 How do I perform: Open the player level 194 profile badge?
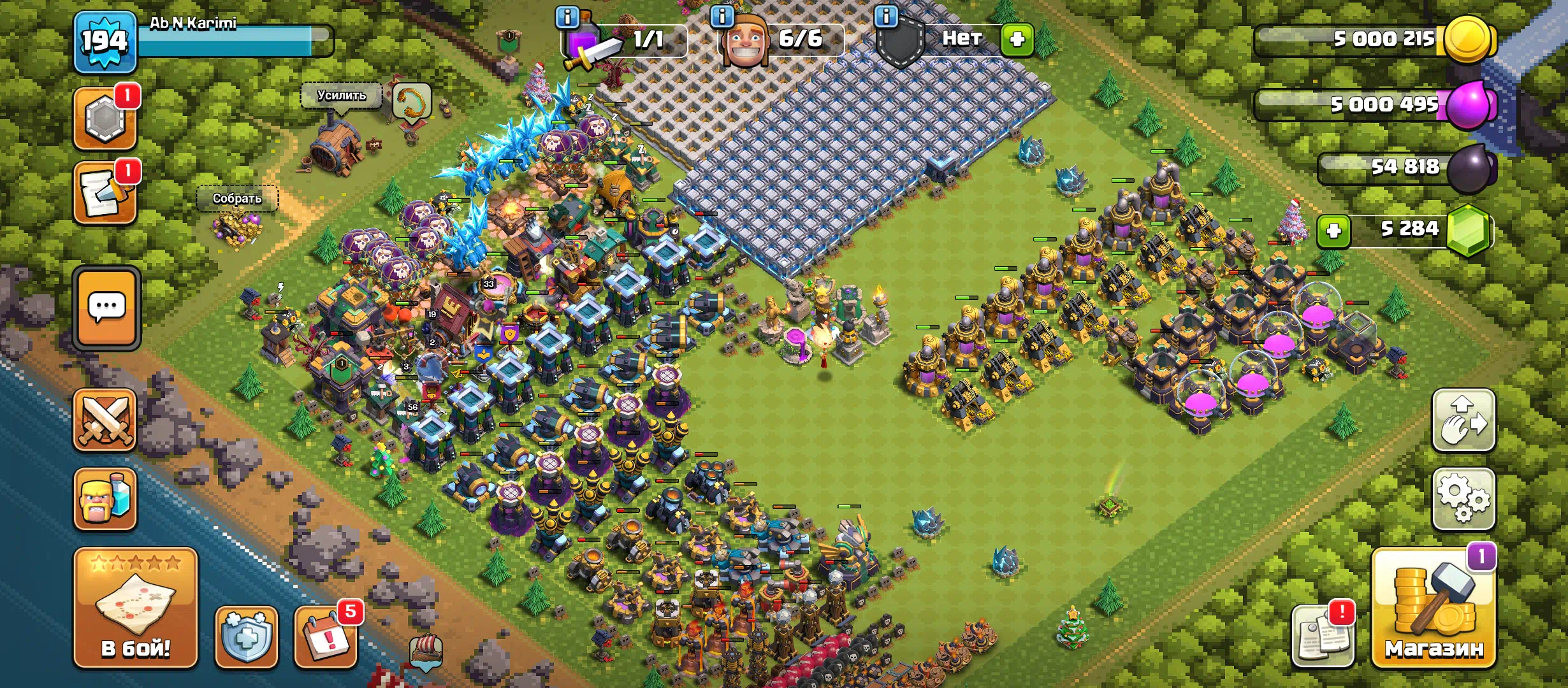click(105, 41)
